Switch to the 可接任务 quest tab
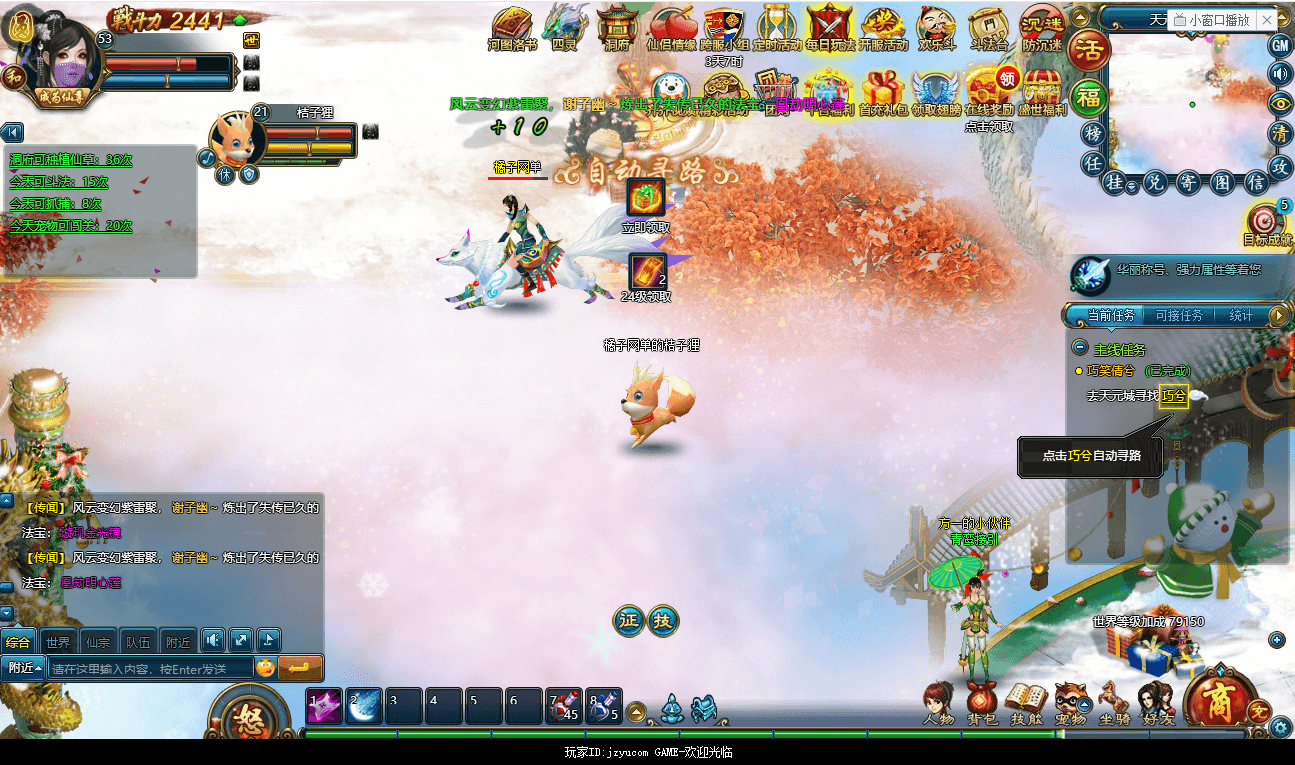1295x765 pixels. (1178, 316)
